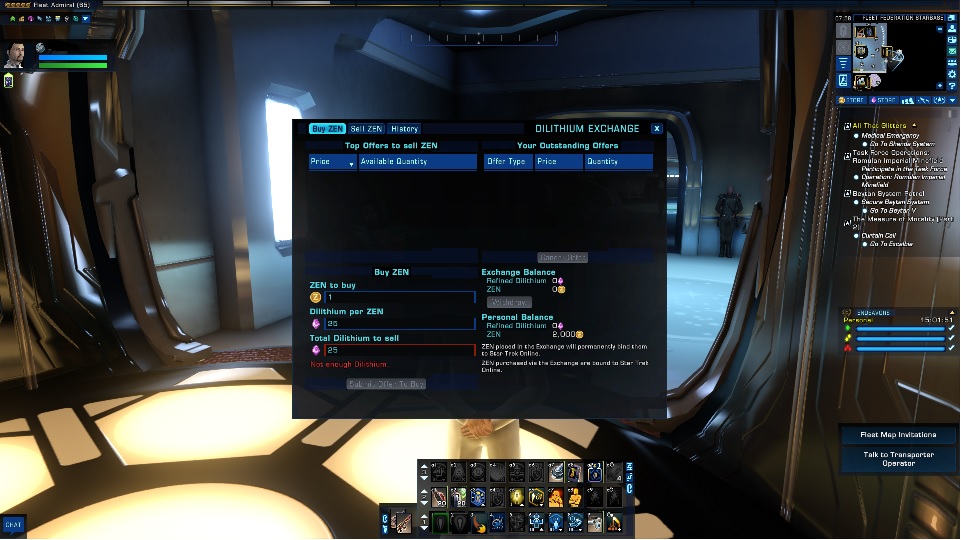Cancel the outstanding offer
The image size is (961, 540).
[563, 257]
